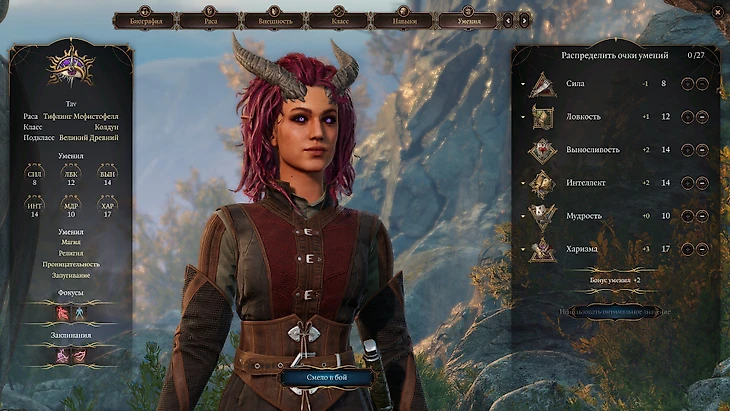This screenshot has width=730, height=411.
Task: Open the Умения tab
Action: (x=468, y=19)
